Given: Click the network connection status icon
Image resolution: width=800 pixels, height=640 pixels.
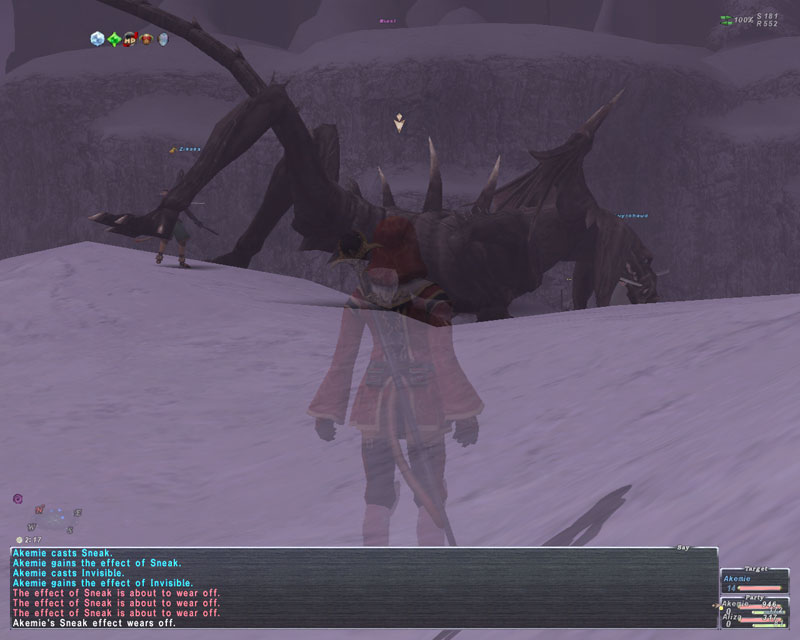Looking at the screenshot, I should coord(725,20).
